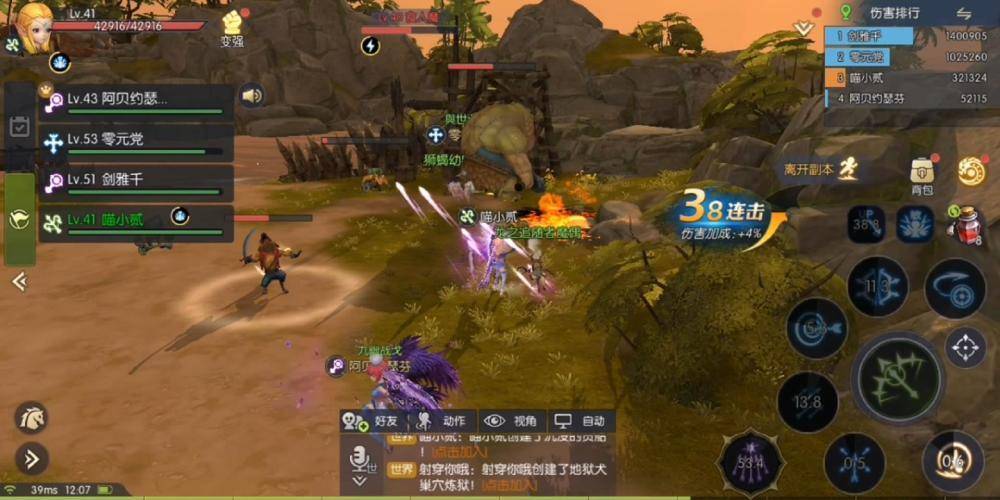
Task: Select party member 阿贝约瑟 Lv.43
Action: click(x=135, y=100)
